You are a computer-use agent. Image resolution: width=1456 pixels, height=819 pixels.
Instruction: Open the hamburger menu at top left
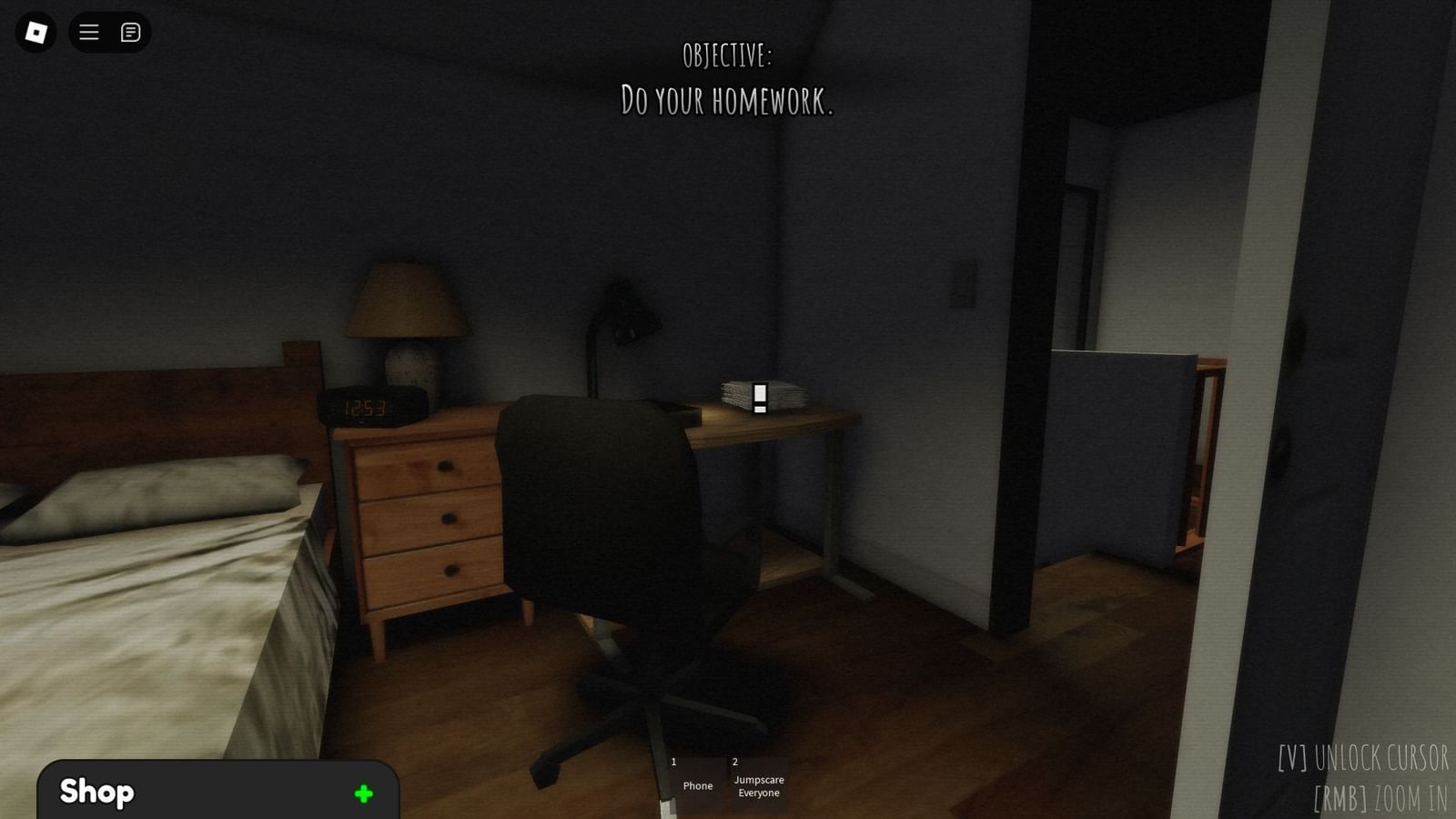[88, 33]
